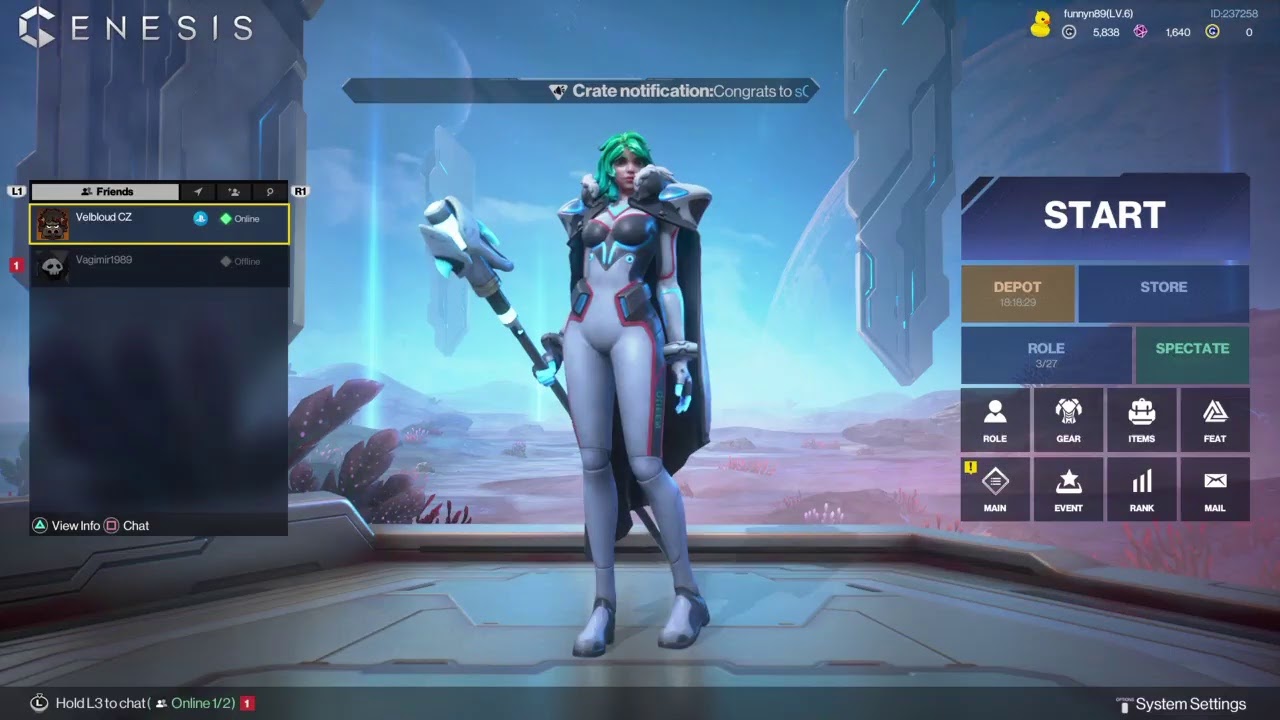1280x720 pixels.
Task: Open the Event menu tile
Action: pyautogui.click(x=1068, y=489)
